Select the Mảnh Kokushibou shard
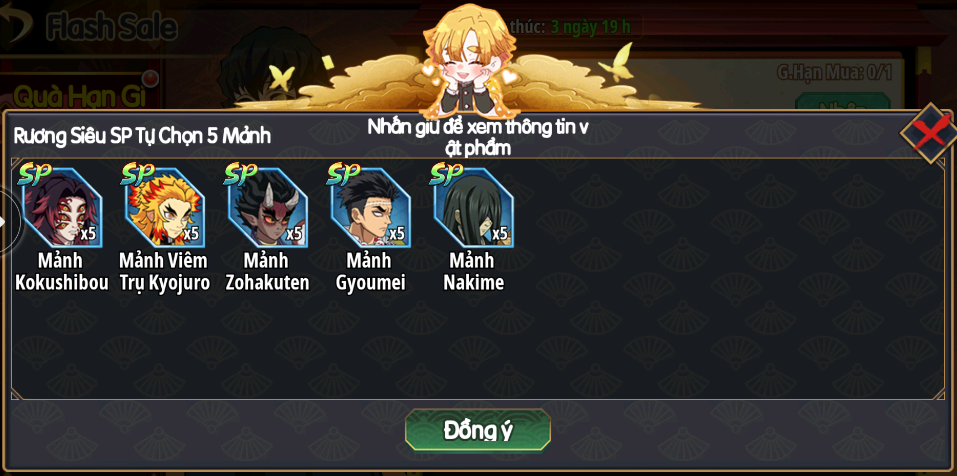The height and width of the screenshot is (476, 957). point(61,208)
